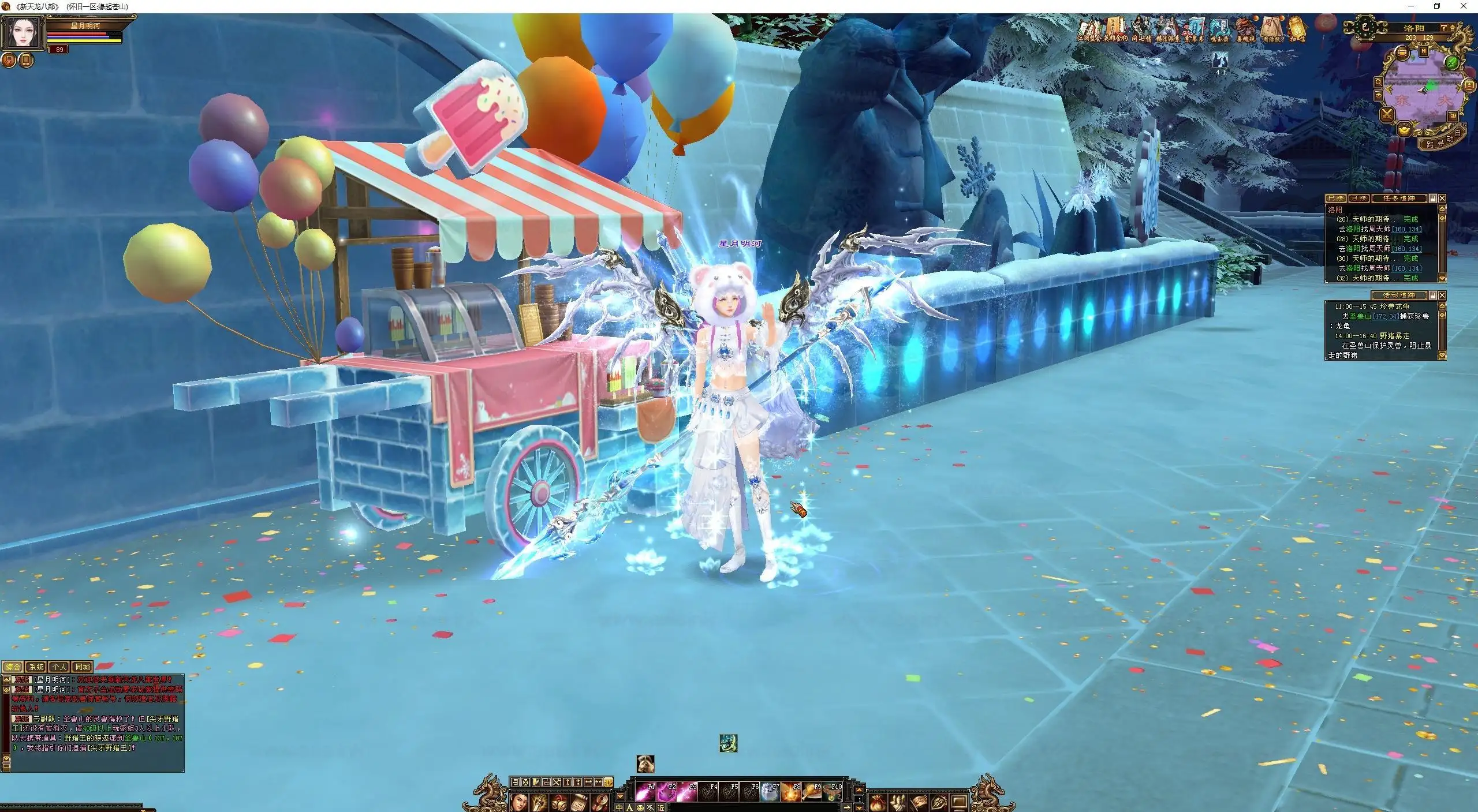Toggle the 近 nearby chat channel option

661,807
